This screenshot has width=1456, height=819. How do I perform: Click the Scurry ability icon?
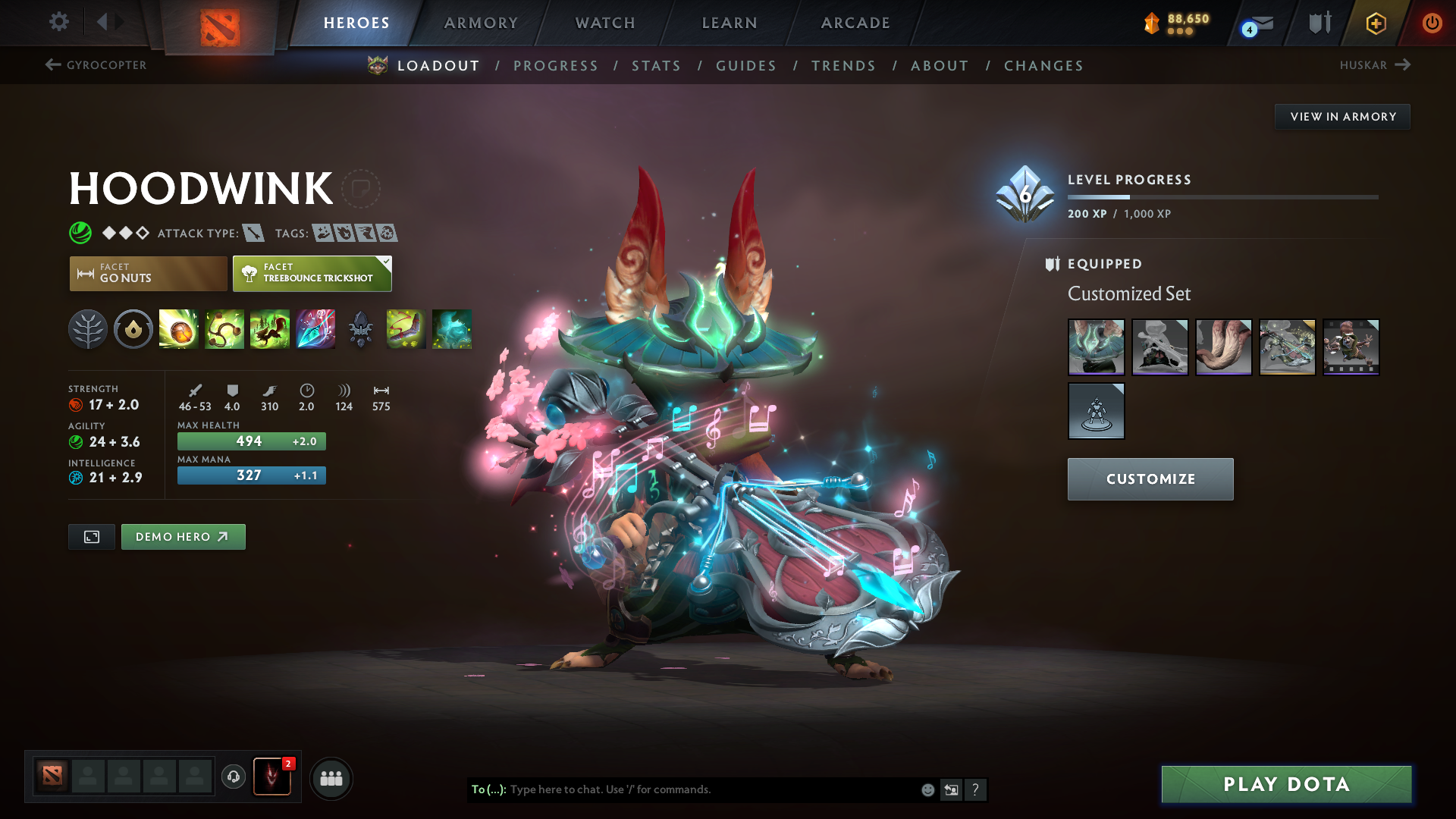(270, 329)
